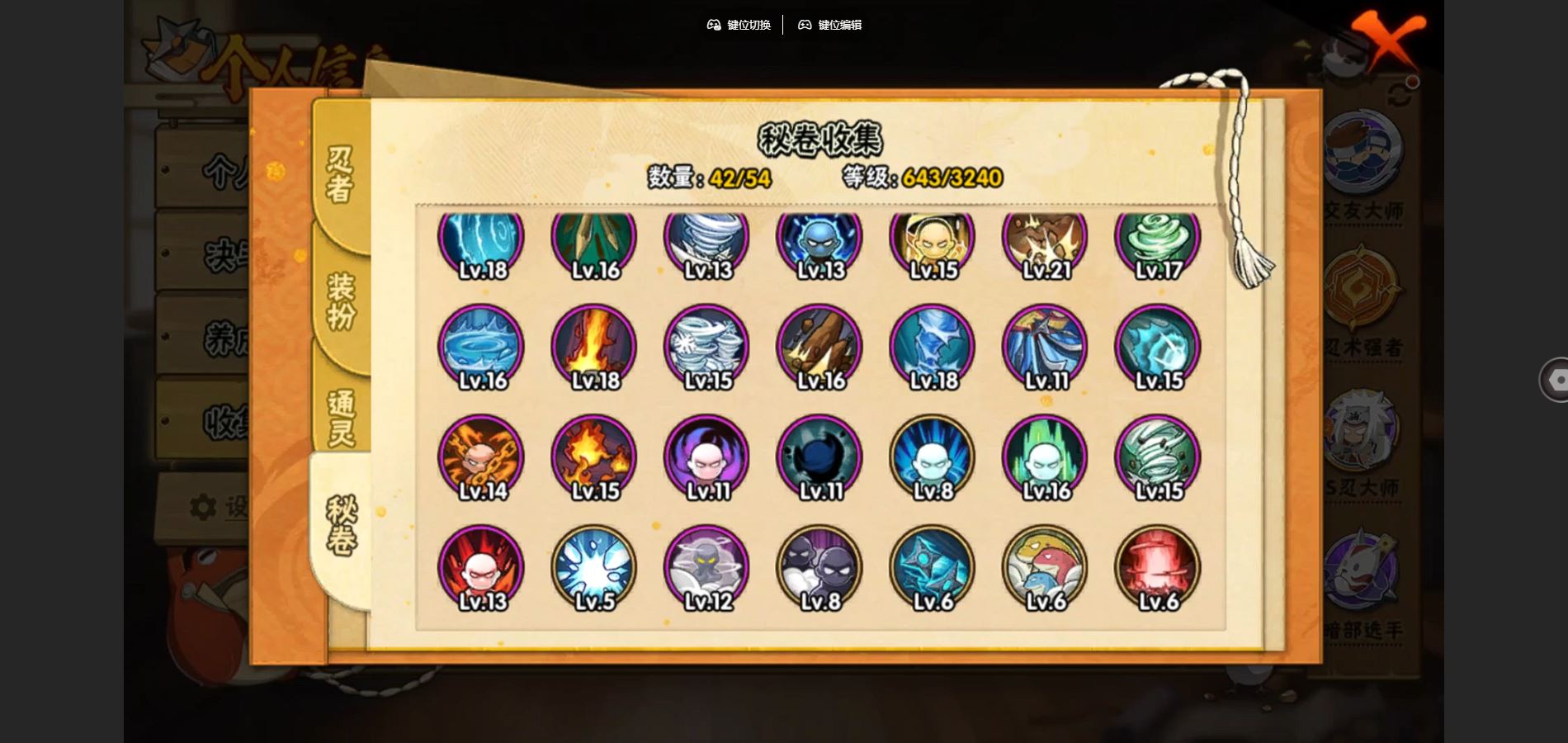Select the Lv.16 wooden stakes scroll

819,347
